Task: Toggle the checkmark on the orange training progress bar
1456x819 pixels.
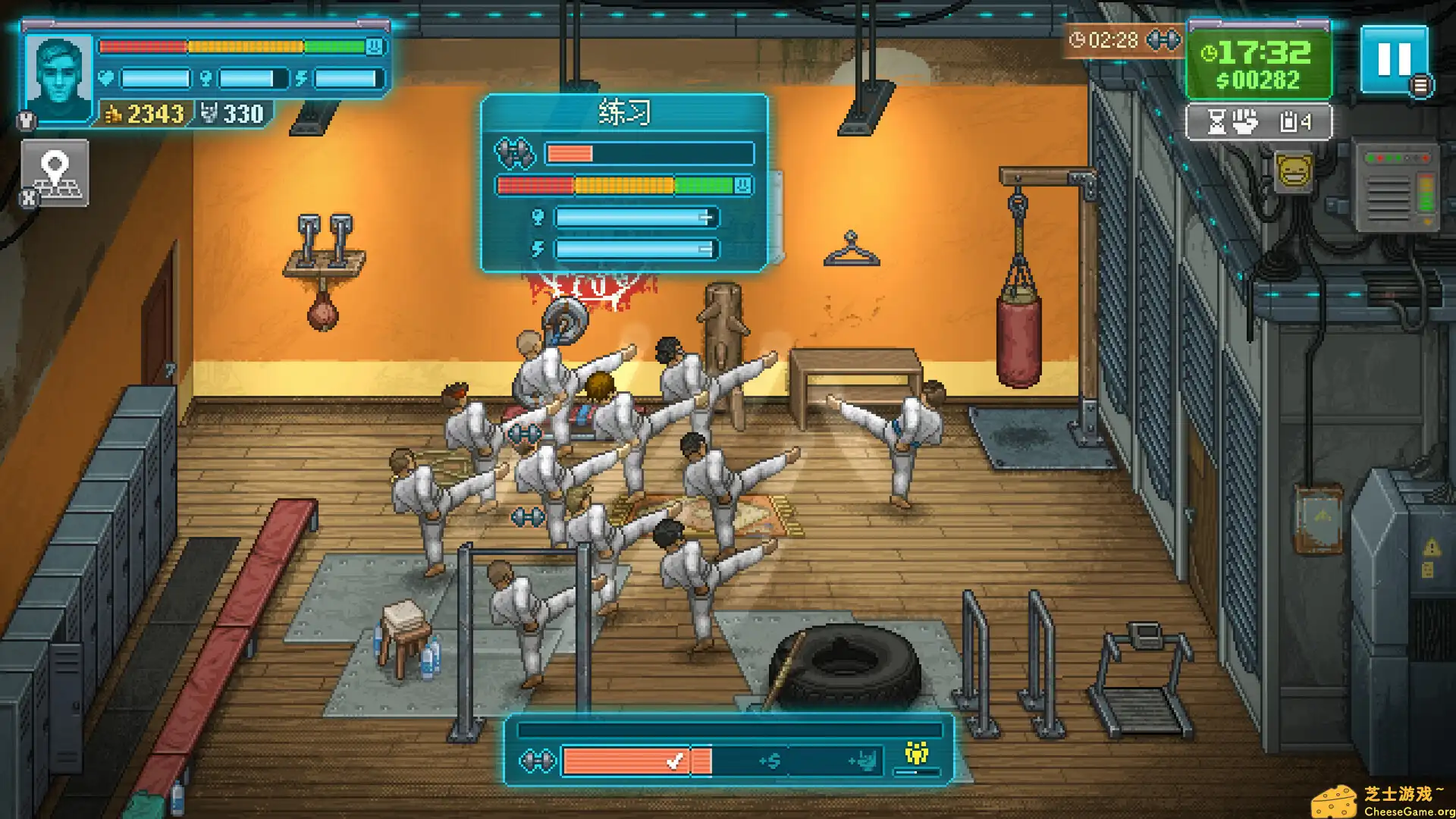Action: pyautogui.click(x=675, y=761)
